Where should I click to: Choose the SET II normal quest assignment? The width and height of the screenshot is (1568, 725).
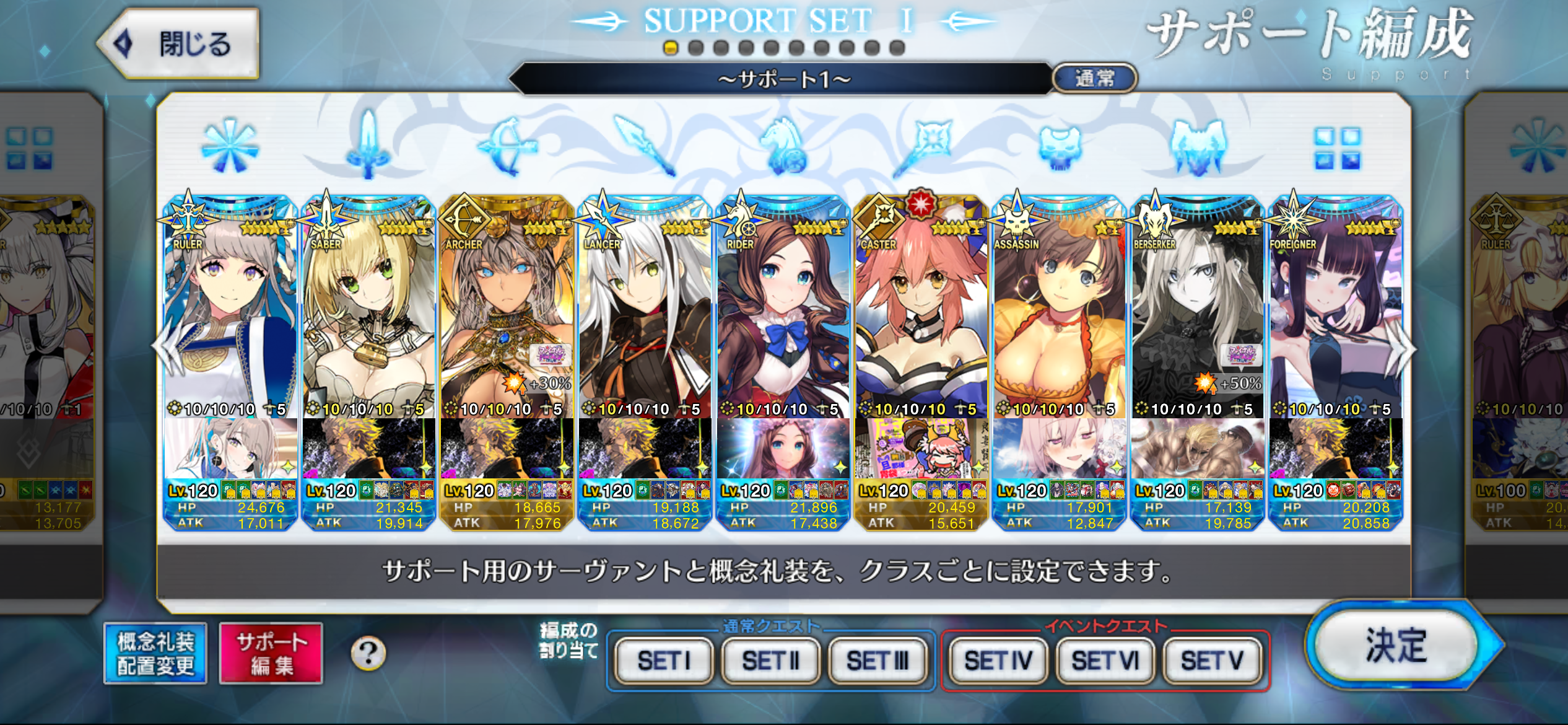[x=771, y=661]
